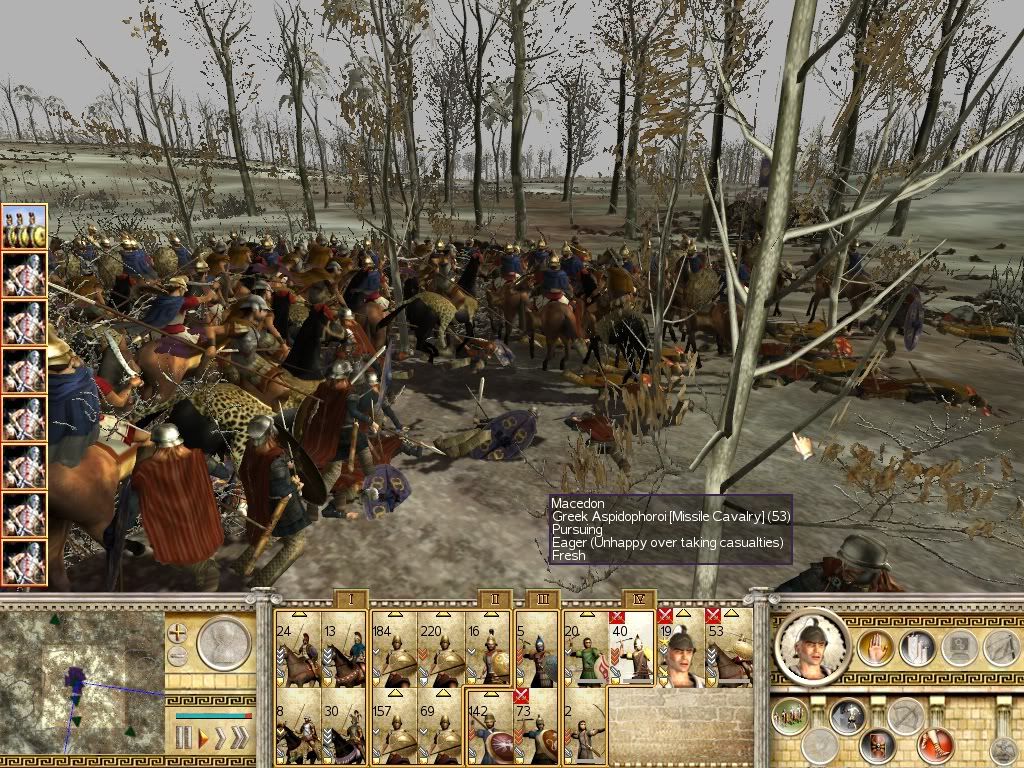1024x768 pixels.
Task: Zoom out the minimap with minus button
Action: coord(178,657)
